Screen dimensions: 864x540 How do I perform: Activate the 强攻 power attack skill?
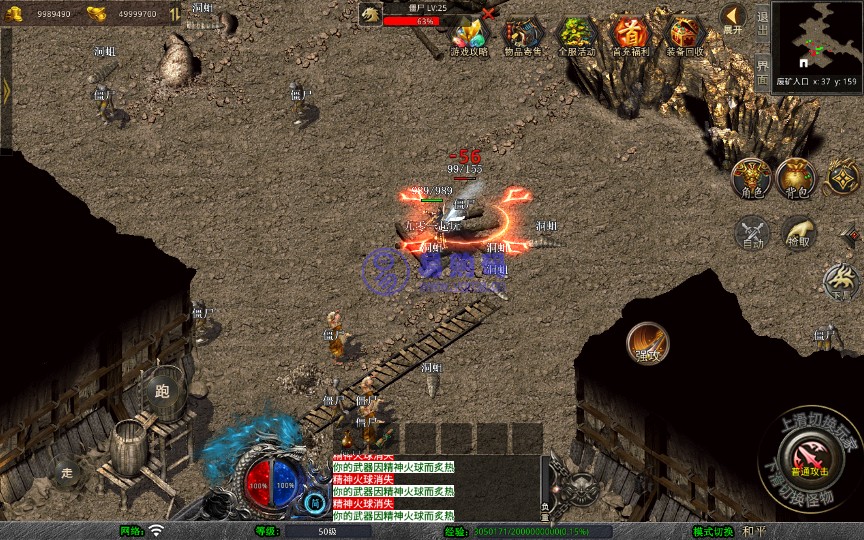[x=647, y=343]
